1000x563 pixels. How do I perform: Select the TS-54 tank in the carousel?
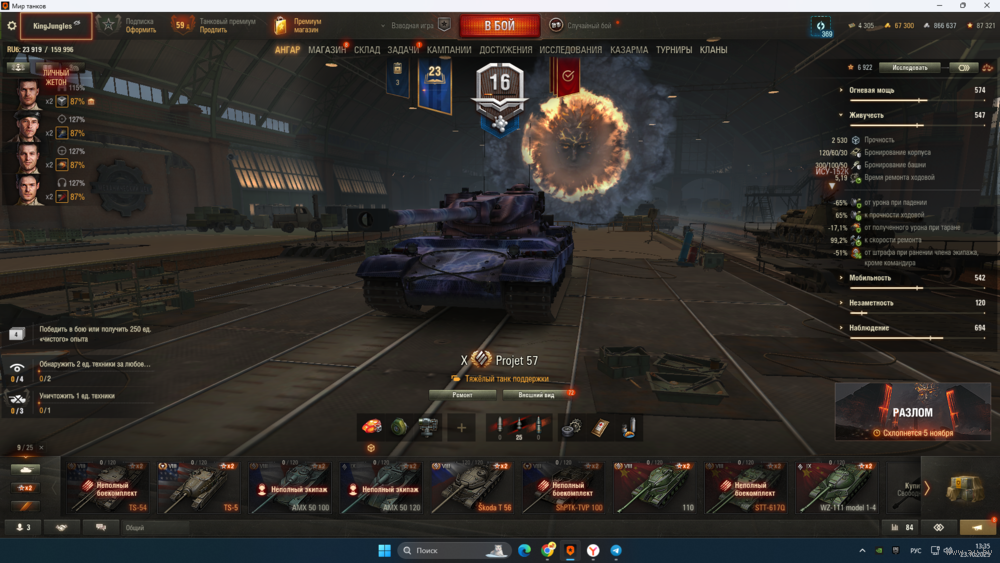(x=109, y=487)
